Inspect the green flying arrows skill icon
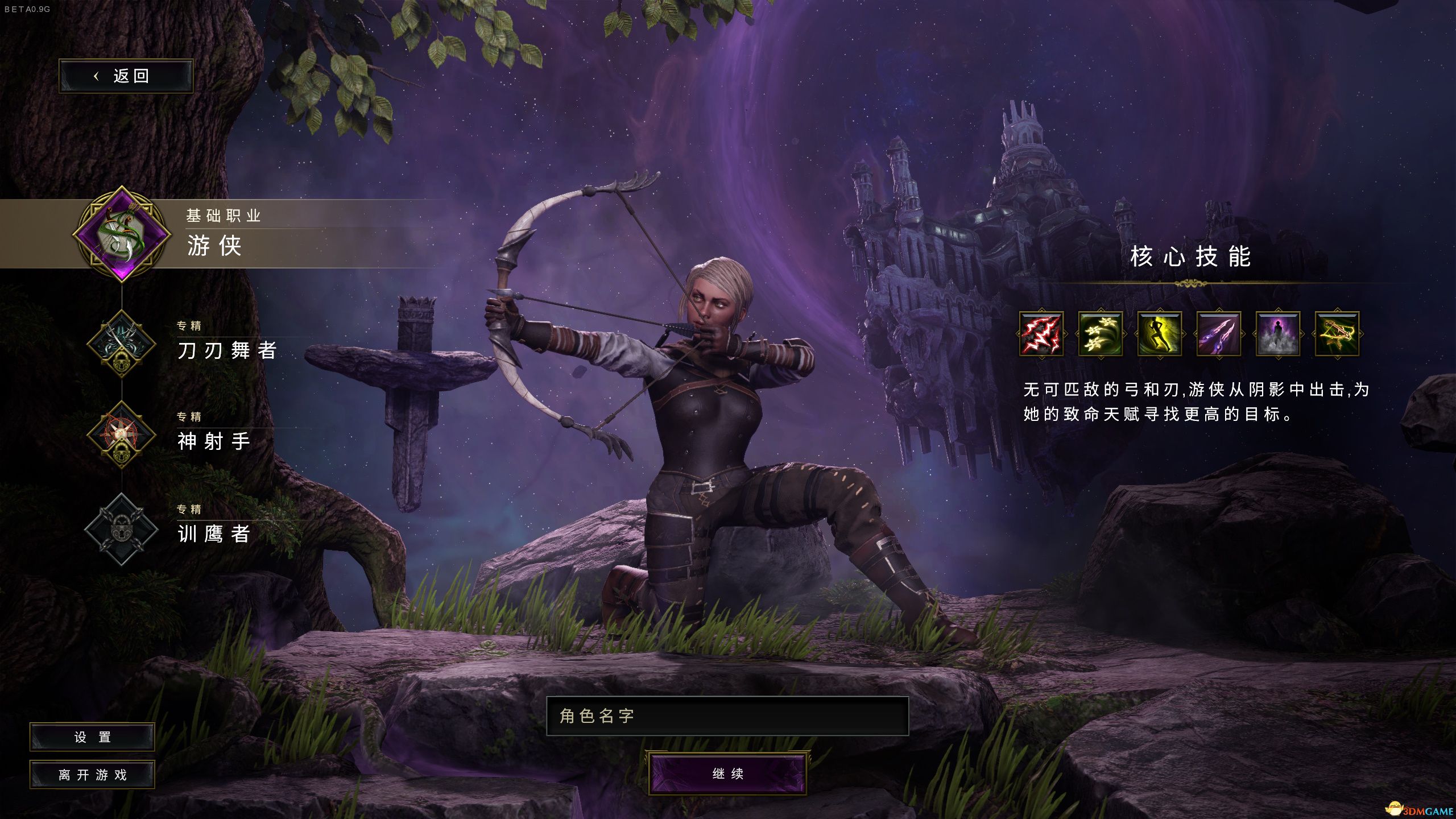The width and height of the screenshot is (1456, 819). point(1100,334)
